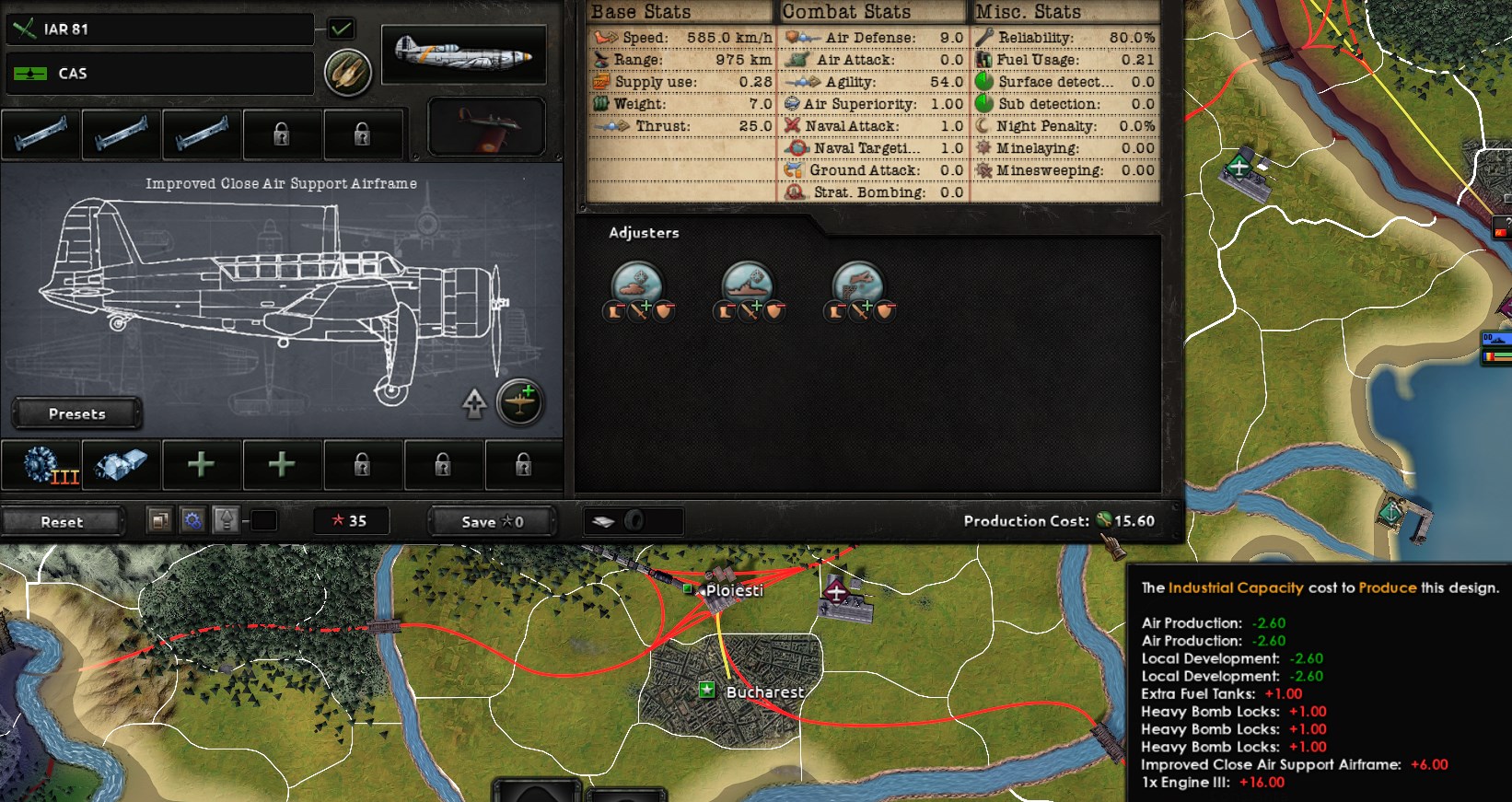1512x802 pixels.
Task: Click the Reset button
Action: pyautogui.click(x=63, y=521)
